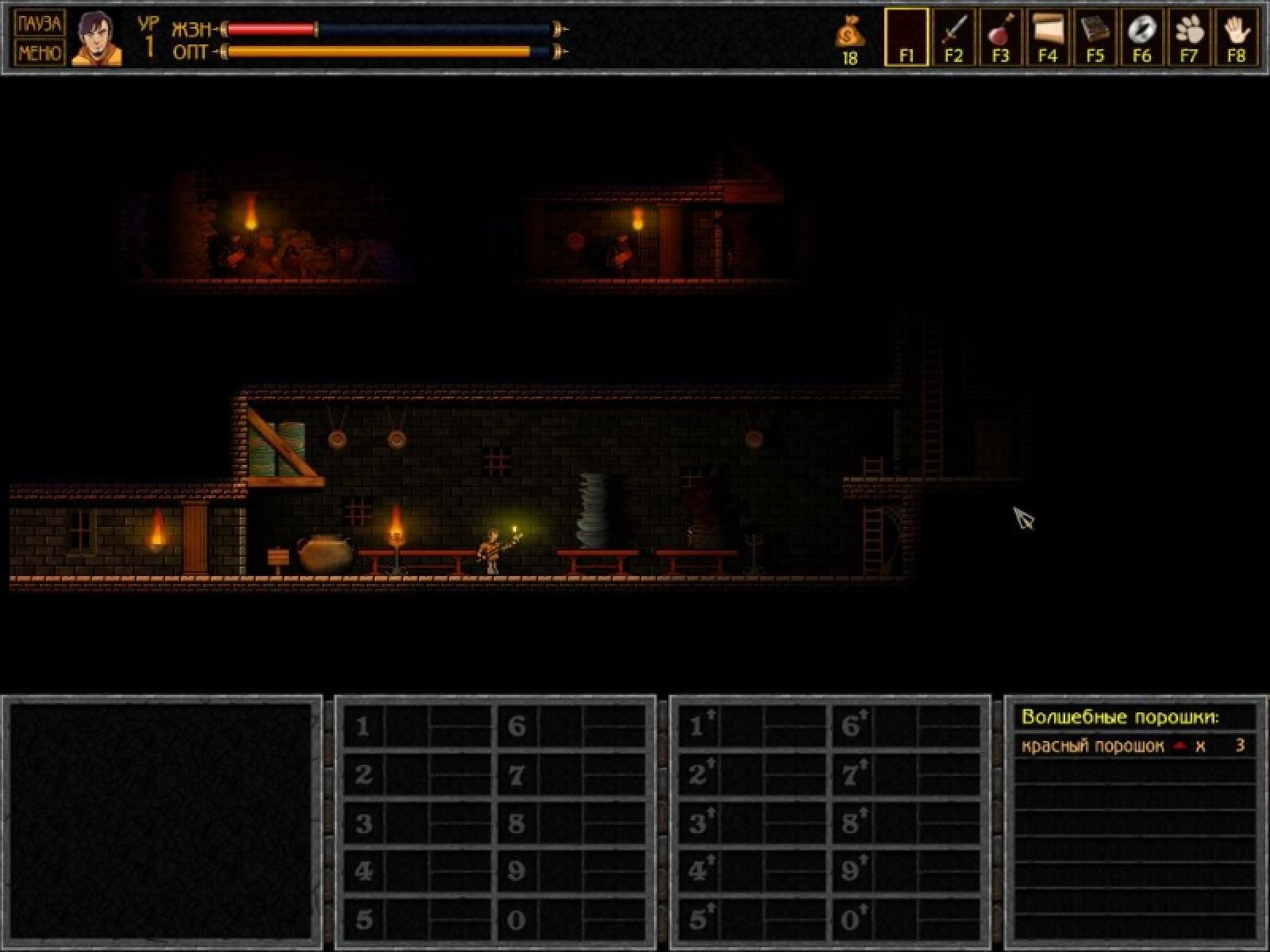
Task: Choose the F8 open hand panel
Action: 1236,36
